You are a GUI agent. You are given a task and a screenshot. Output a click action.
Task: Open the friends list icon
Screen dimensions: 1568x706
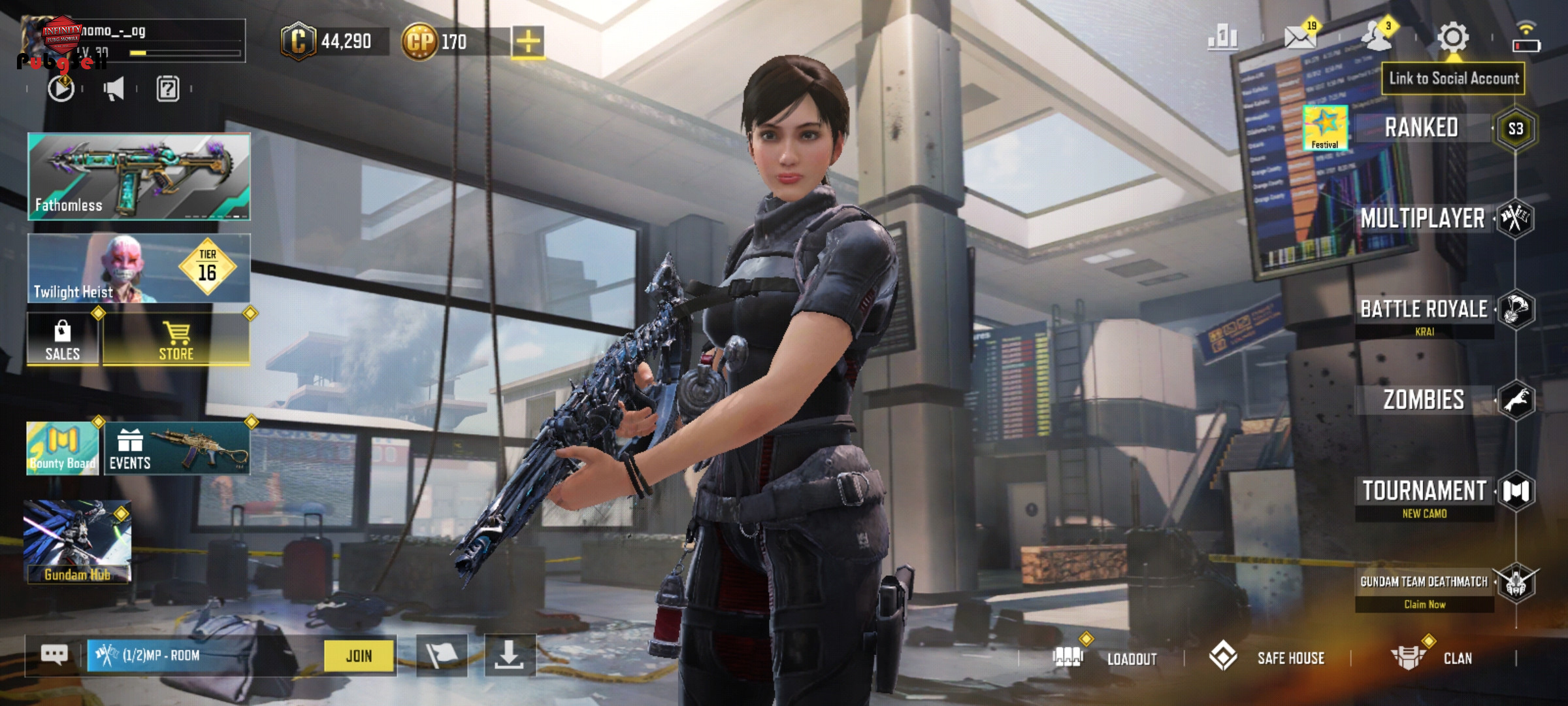click(x=1377, y=37)
